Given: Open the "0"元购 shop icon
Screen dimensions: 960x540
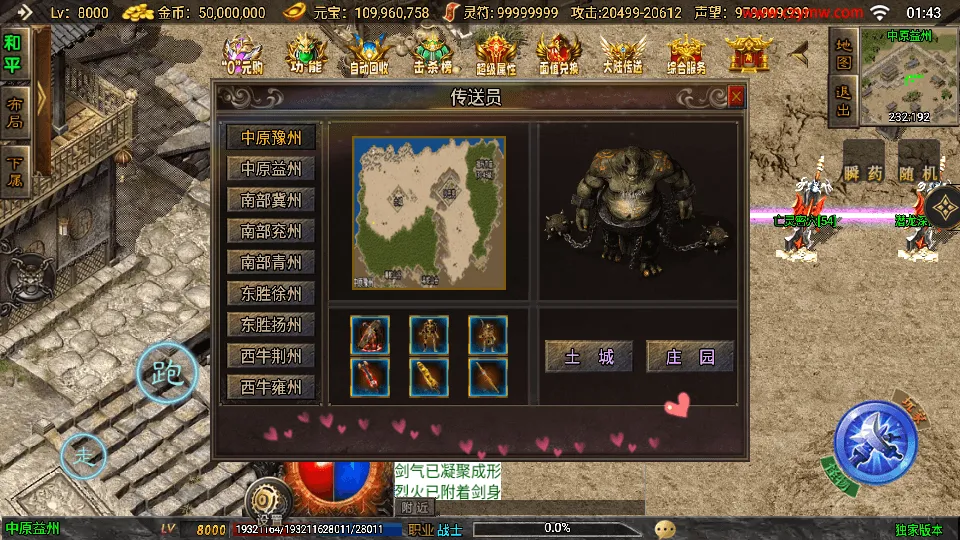Looking at the screenshot, I should (243, 55).
